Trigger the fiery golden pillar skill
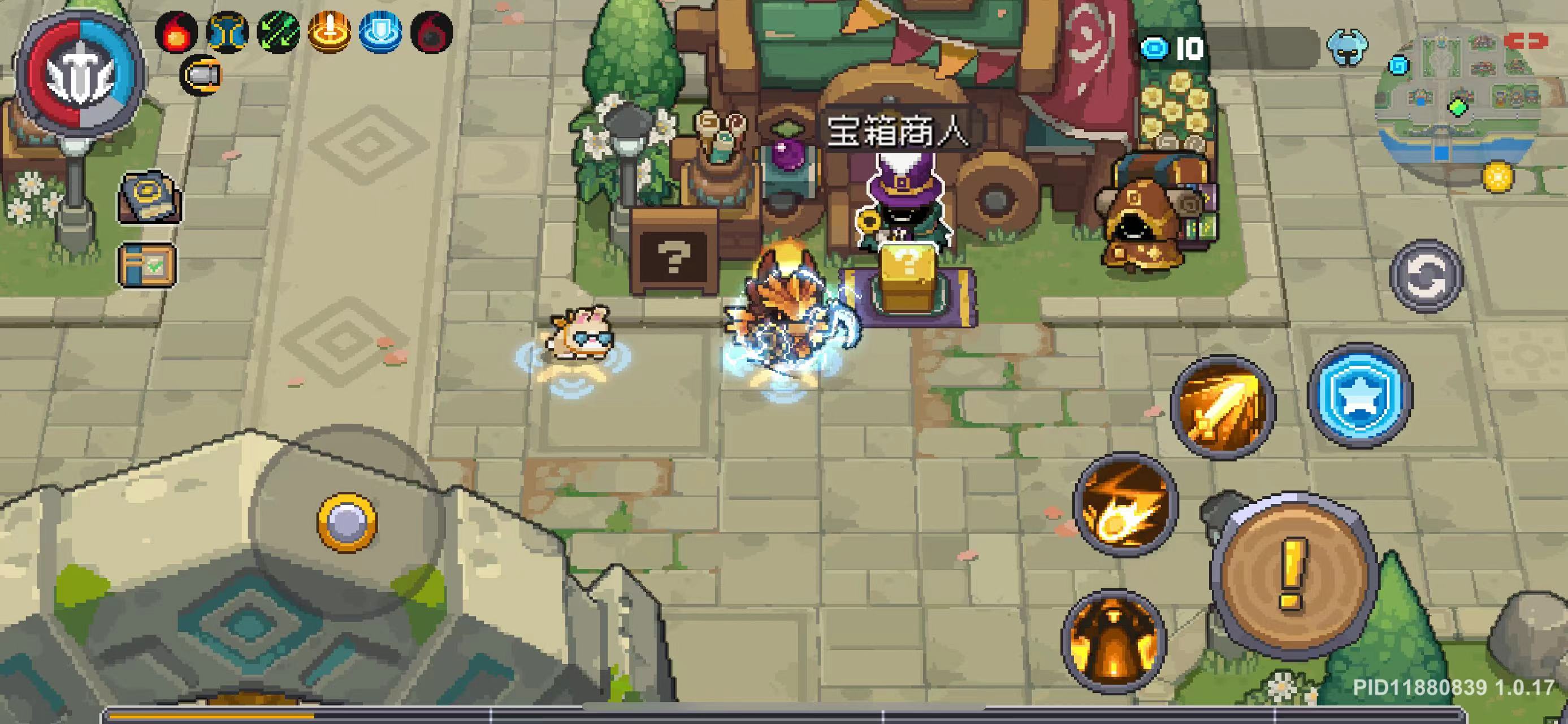 1113,641
